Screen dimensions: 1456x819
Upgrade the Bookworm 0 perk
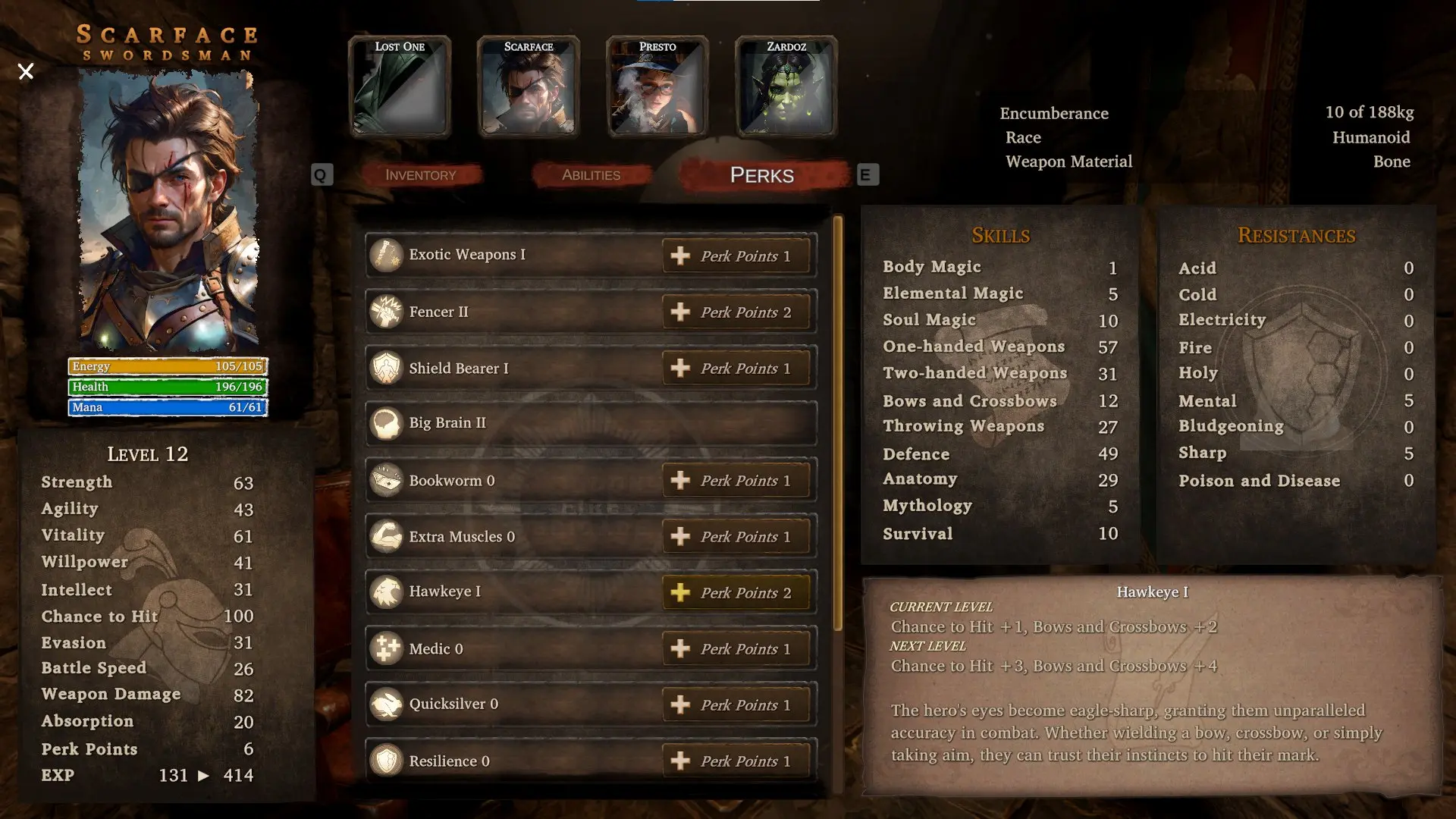point(736,480)
